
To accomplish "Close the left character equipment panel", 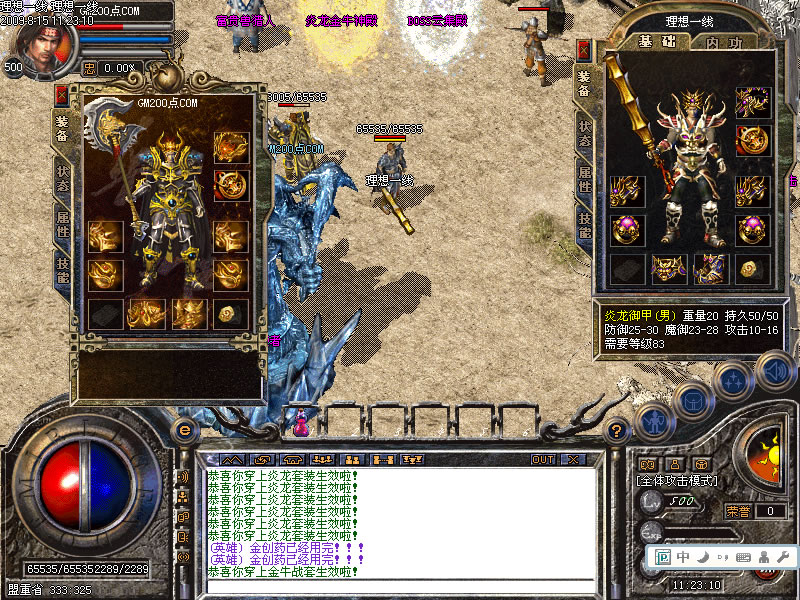I will (62, 96).
